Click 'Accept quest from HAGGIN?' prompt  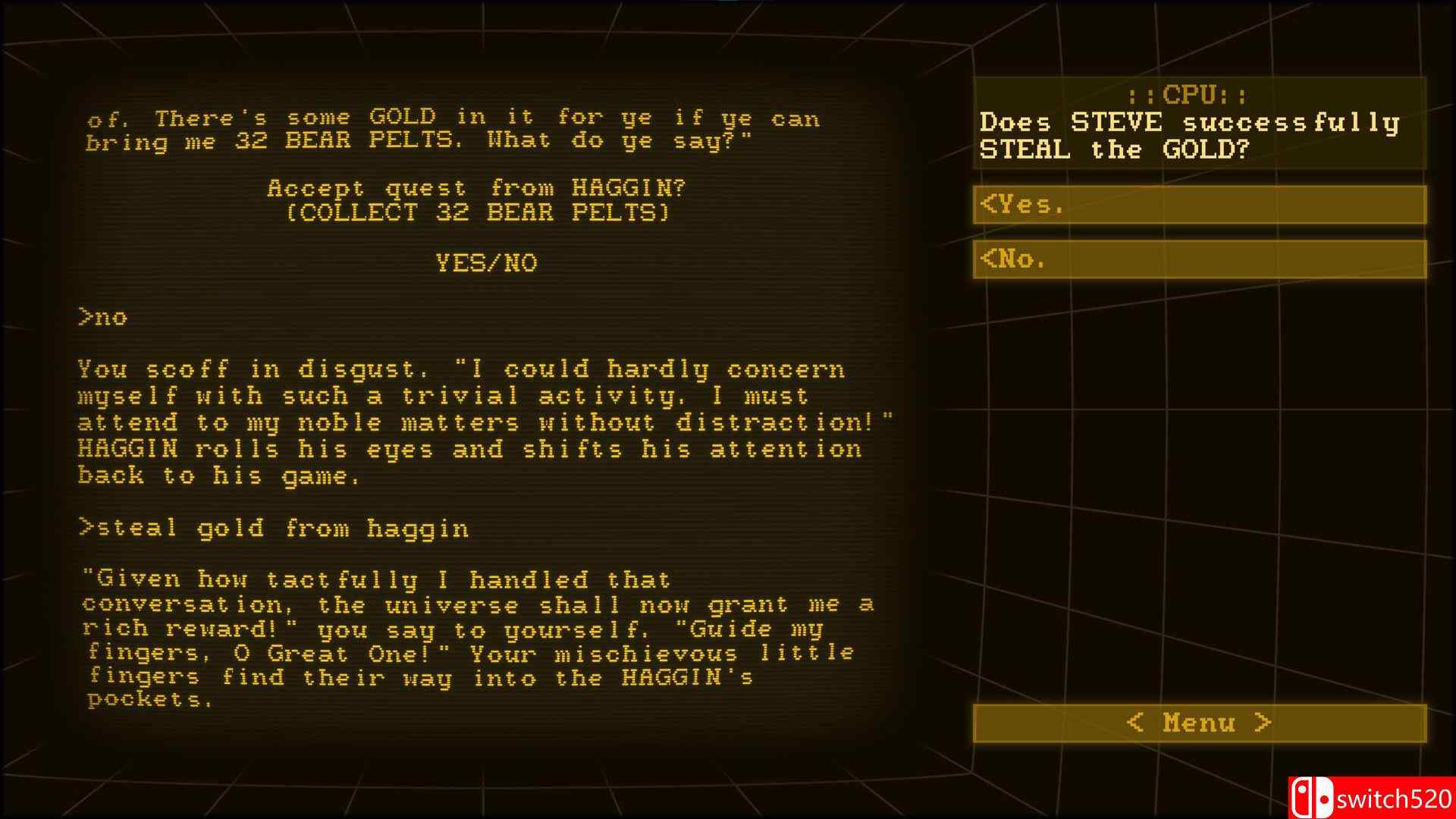(479, 188)
